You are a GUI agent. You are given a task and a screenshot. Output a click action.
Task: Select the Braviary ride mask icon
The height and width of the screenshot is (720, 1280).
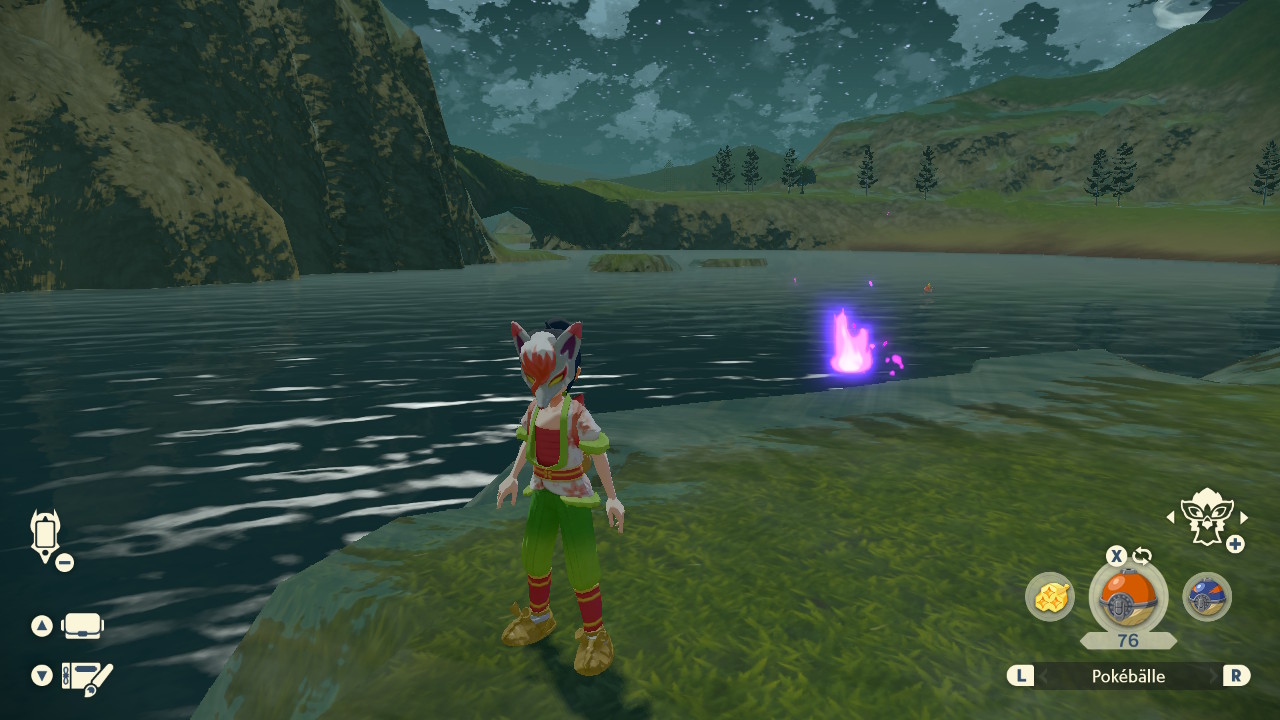[1206, 516]
